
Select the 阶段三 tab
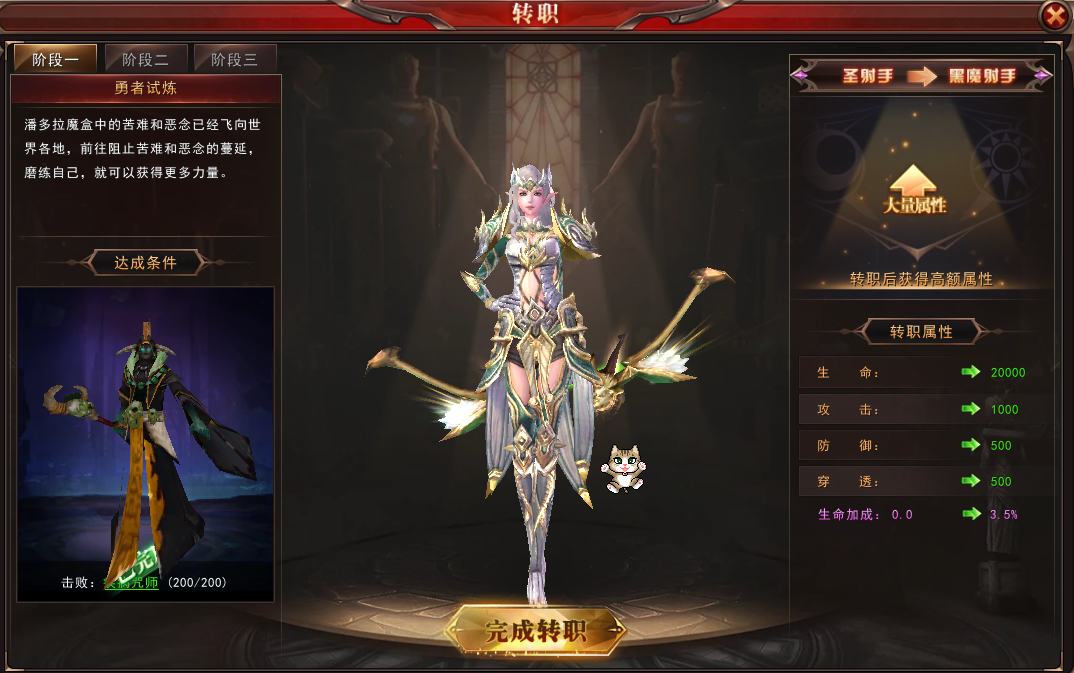pyautogui.click(x=234, y=59)
